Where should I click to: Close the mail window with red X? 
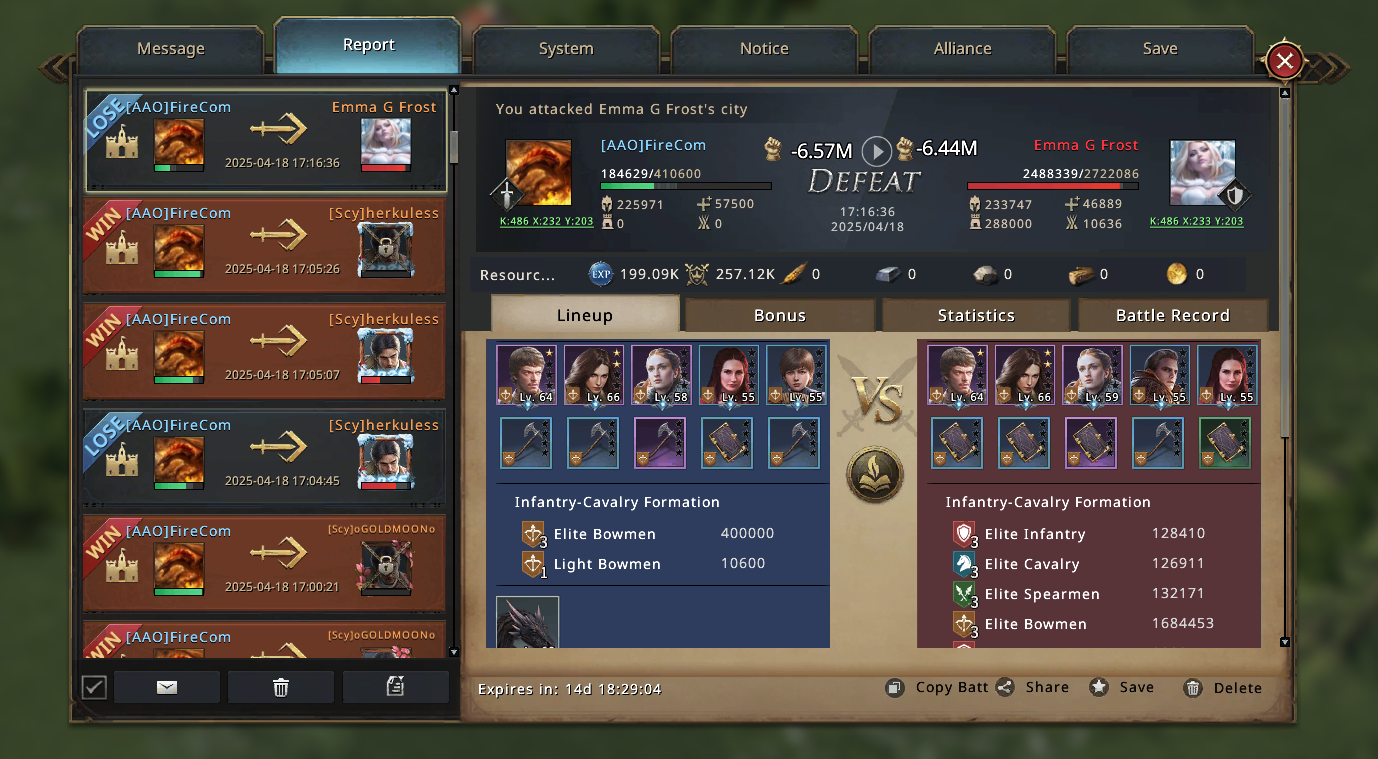tap(1285, 62)
